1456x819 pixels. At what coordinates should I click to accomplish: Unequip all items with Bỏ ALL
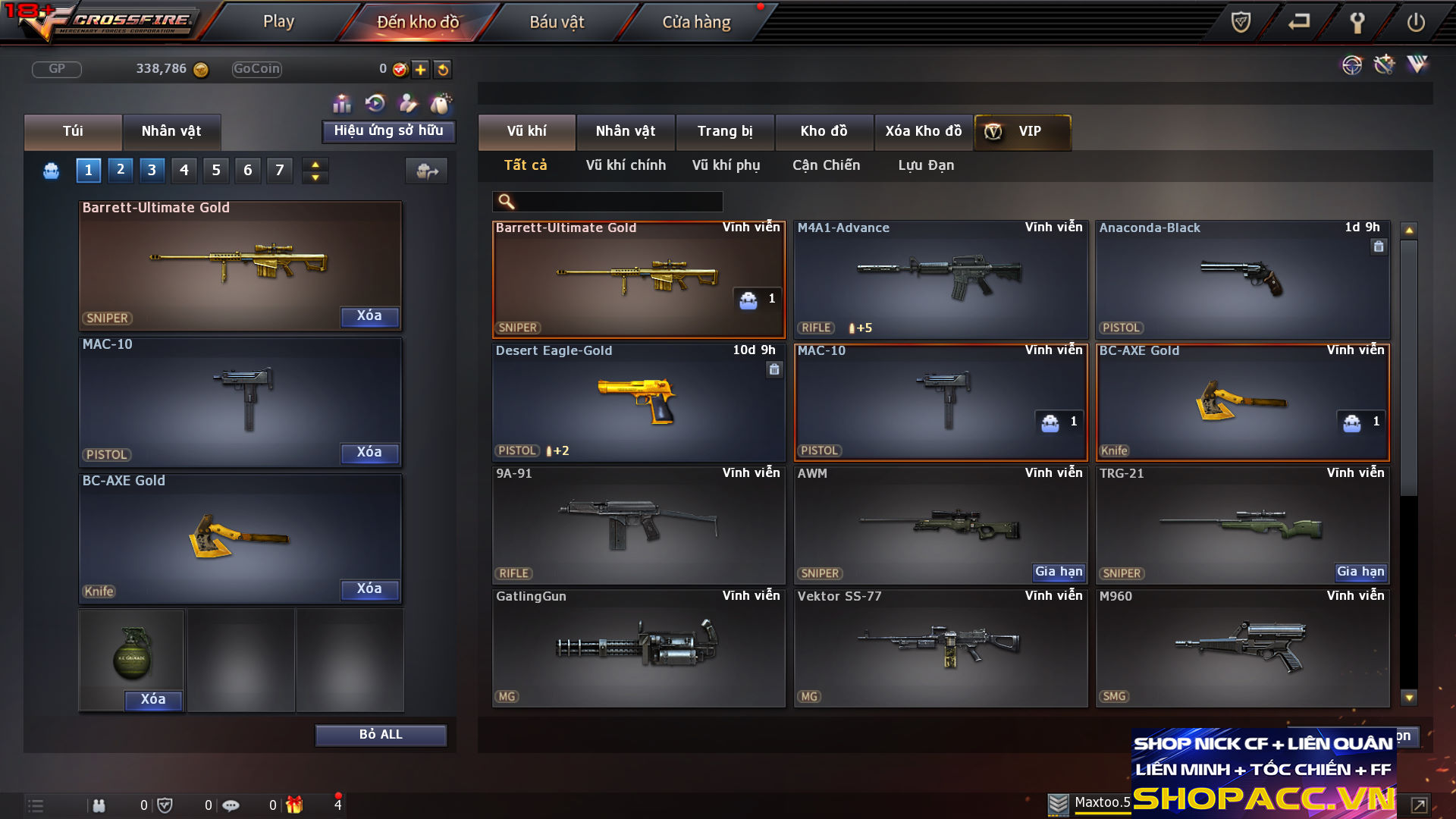point(381,735)
